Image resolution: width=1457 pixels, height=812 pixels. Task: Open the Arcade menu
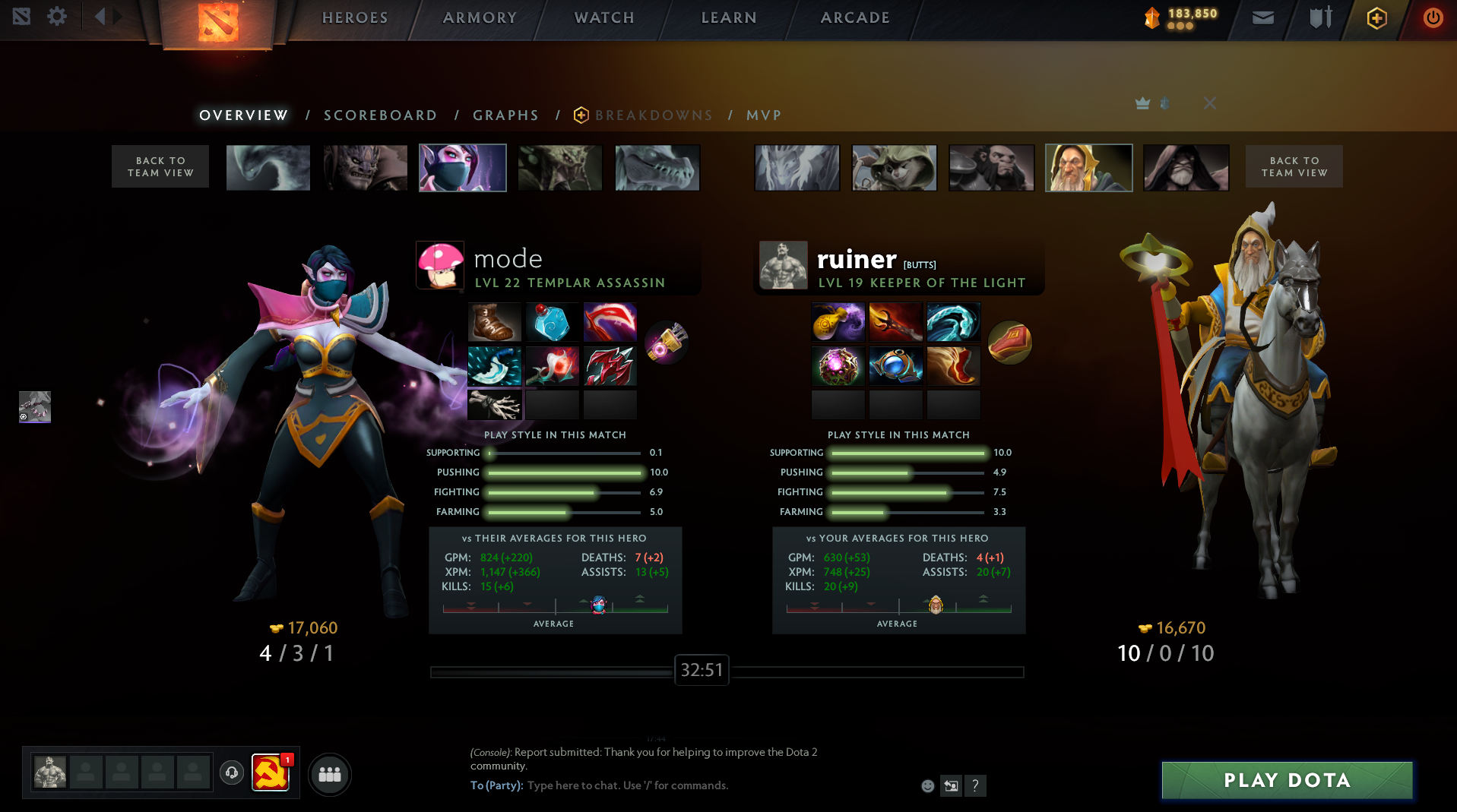click(x=855, y=17)
